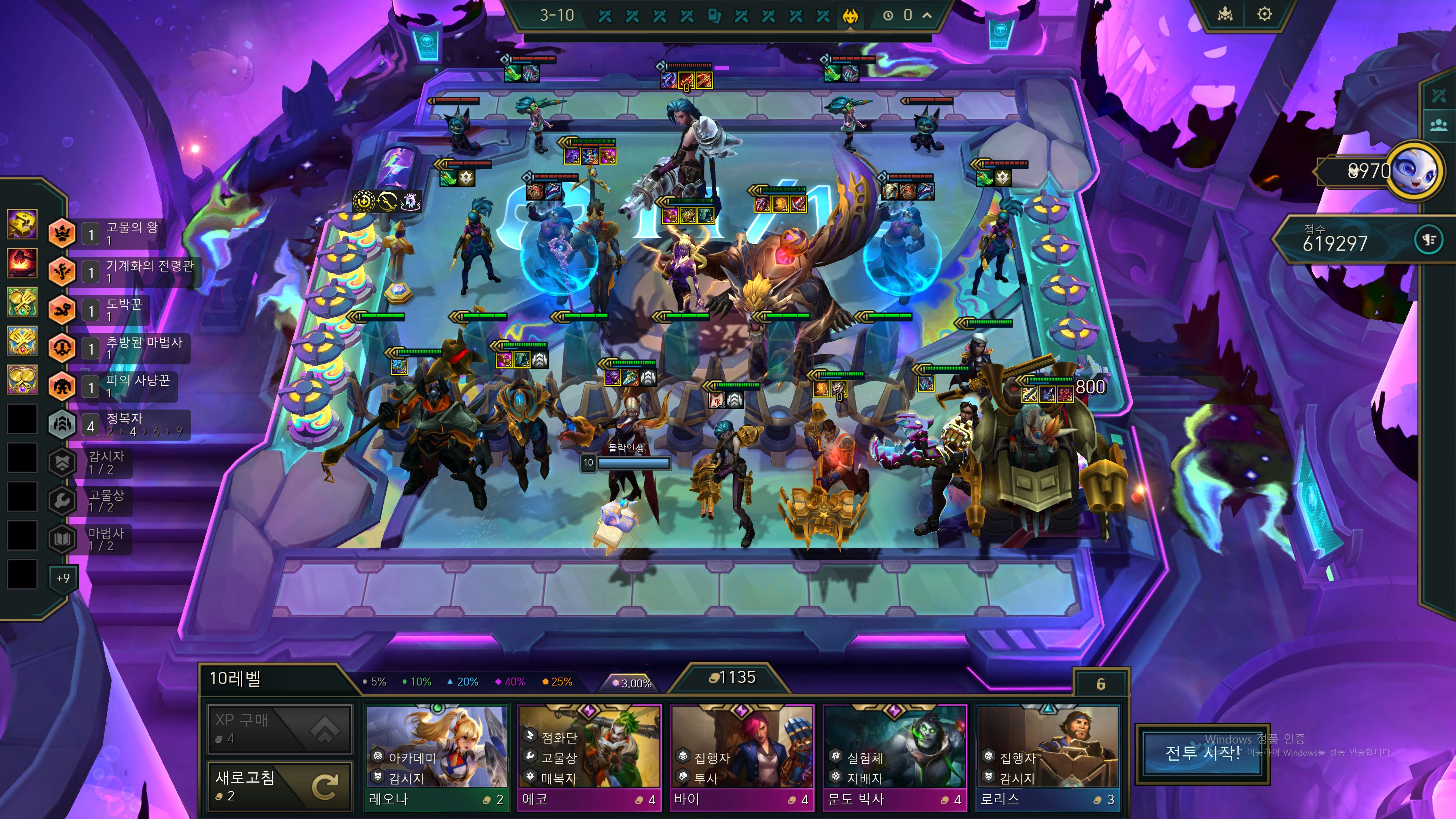Buy the 바이 shop card
Viewport: 1456px width, 819px height.
click(x=742, y=756)
